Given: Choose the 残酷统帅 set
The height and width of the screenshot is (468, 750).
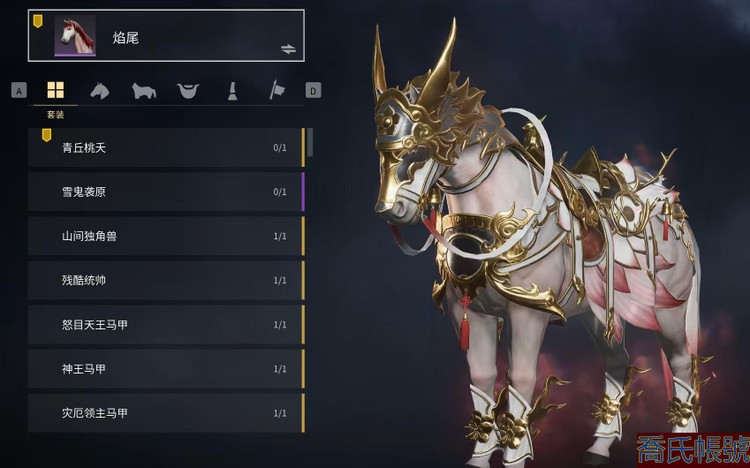Looking at the screenshot, I should (x=165, y=280).
